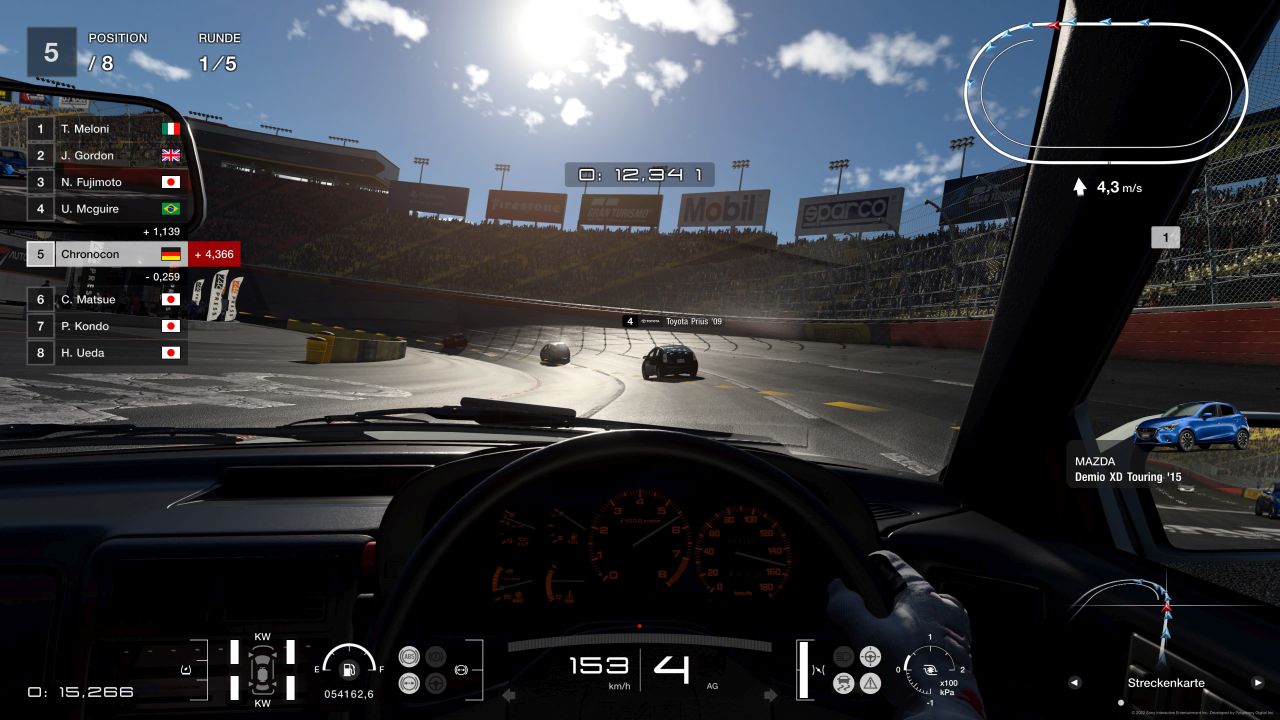The image size is (1280, 720).
Task: Select the headlight indicator icon
Action: click(x=843, y=657)
